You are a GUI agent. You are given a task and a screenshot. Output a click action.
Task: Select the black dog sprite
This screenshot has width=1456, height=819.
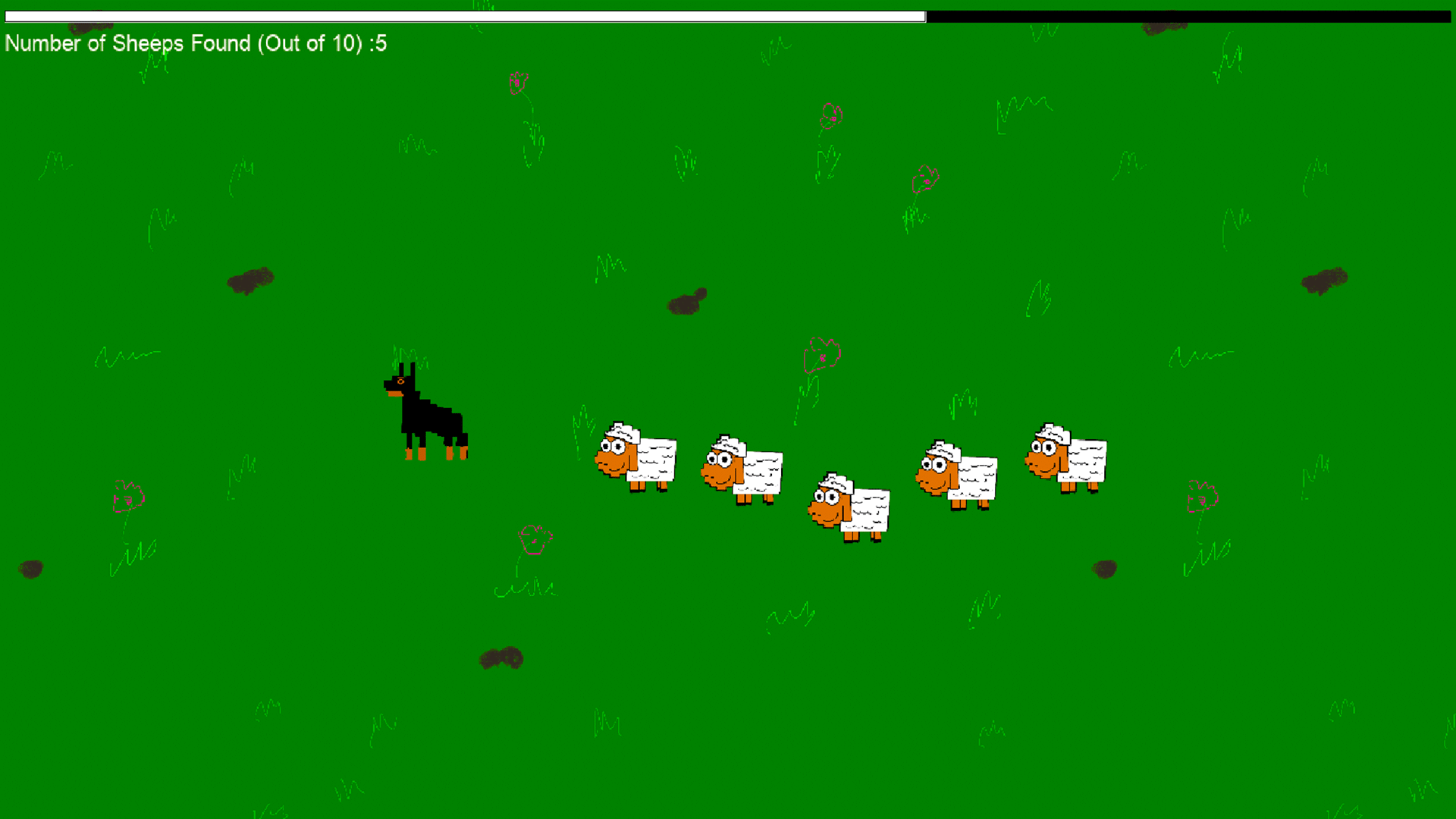click(425, 413)
